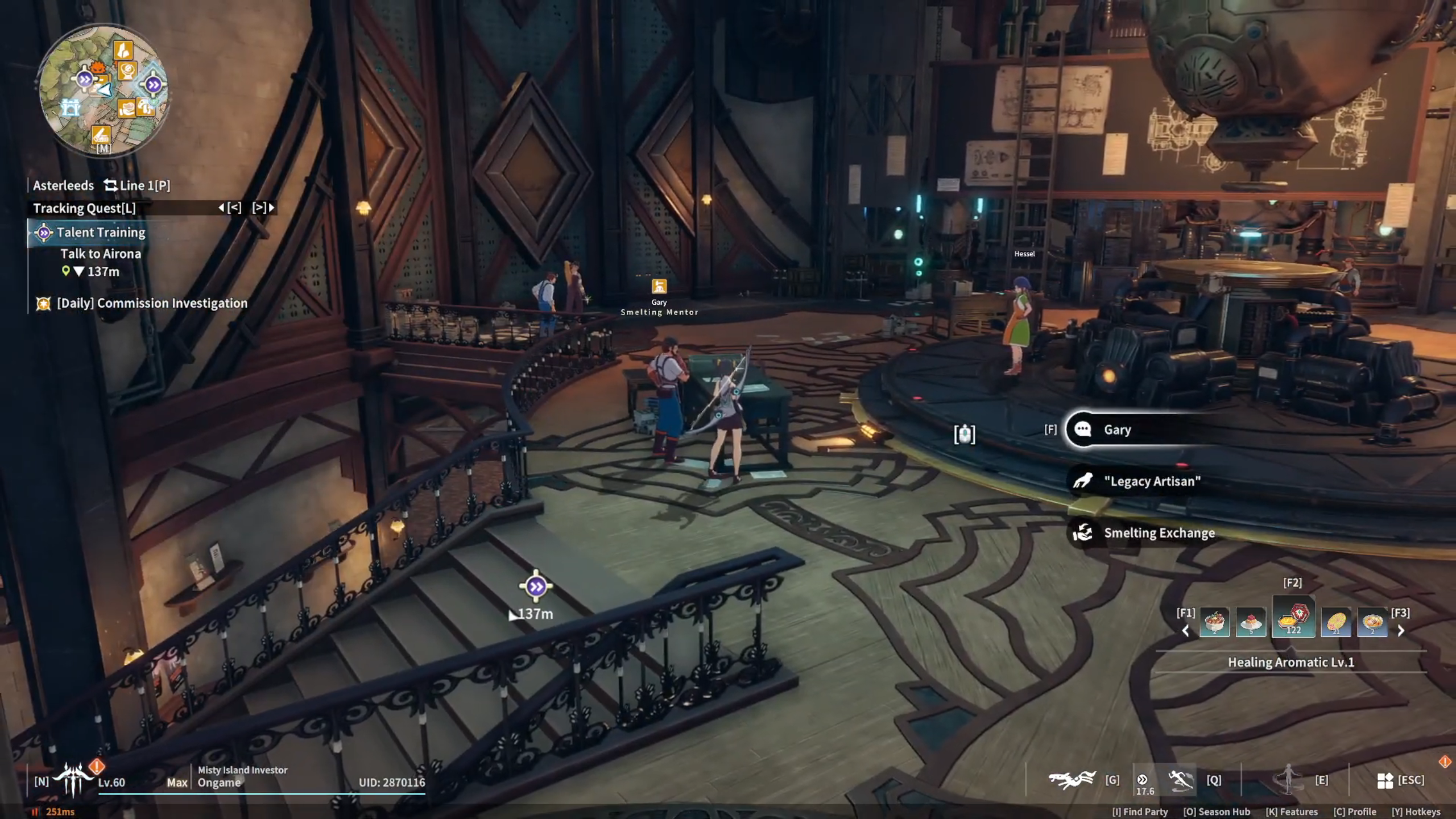Summon the mount with the dragon icon

(1072, 780)
